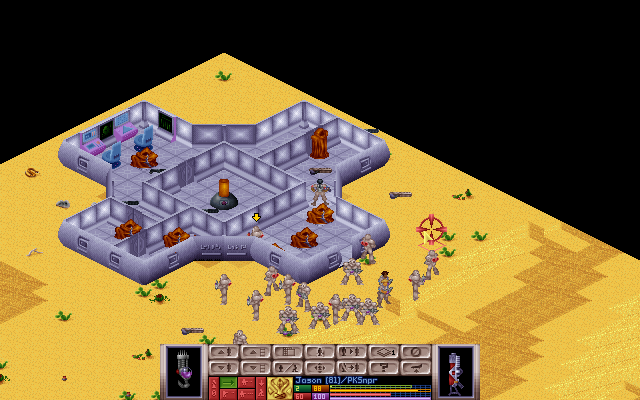Use the item in the left hand slot
Image resolution: width=640 pixels, height=400 pixels.
coord(184,370)
